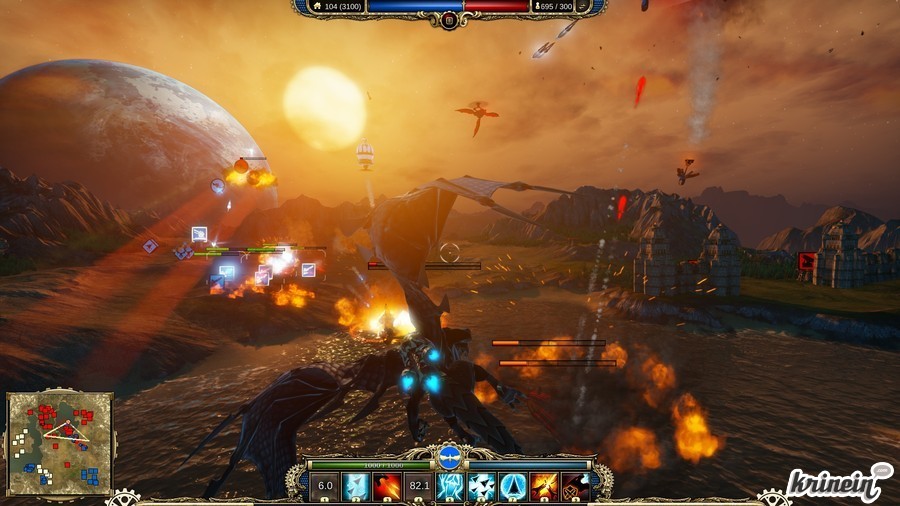The image size is (900, 506).
Task: Select the skill slot showing 6.0 cooldown
Action: point(324,487)
